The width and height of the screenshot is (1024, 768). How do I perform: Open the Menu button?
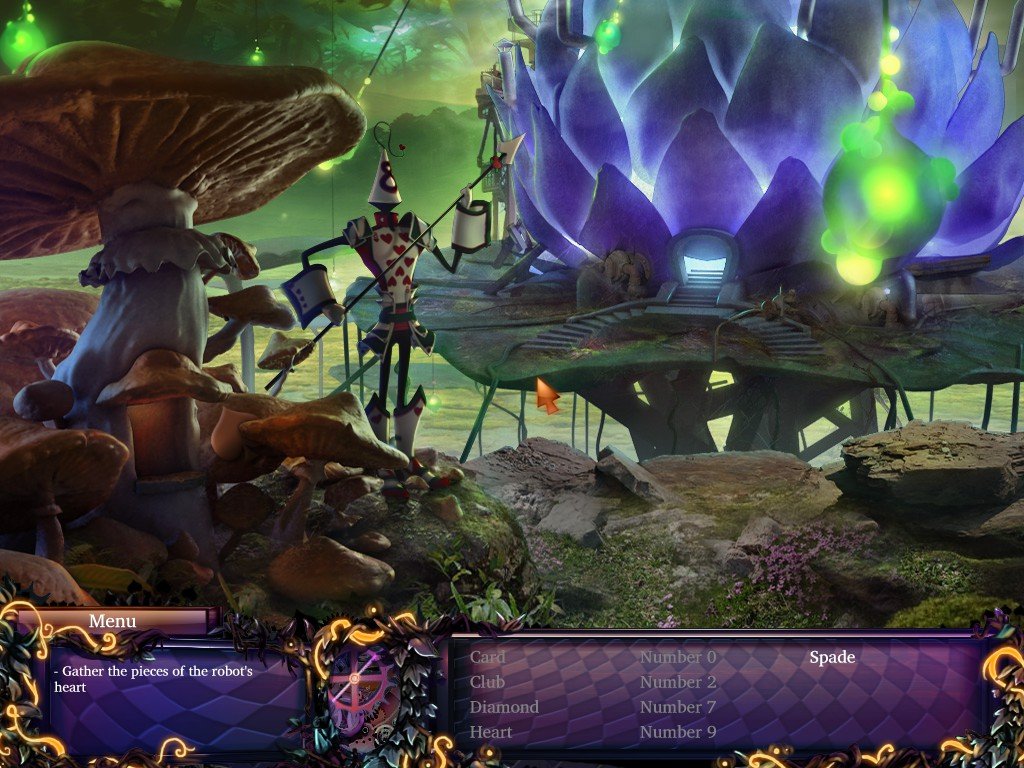[112, 621]
